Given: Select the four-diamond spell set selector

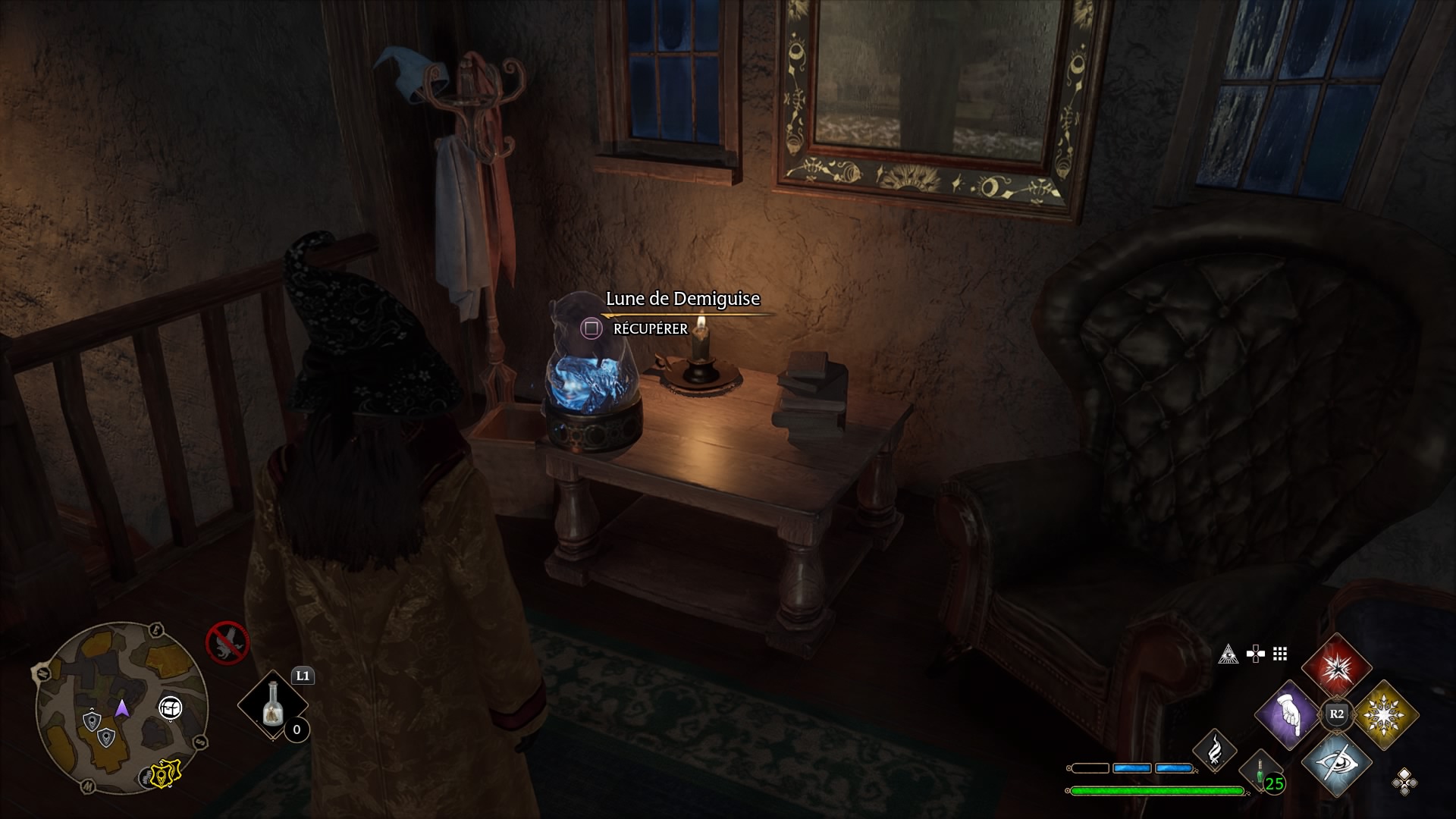Looking at the screenshot, I should point(1404,781).
